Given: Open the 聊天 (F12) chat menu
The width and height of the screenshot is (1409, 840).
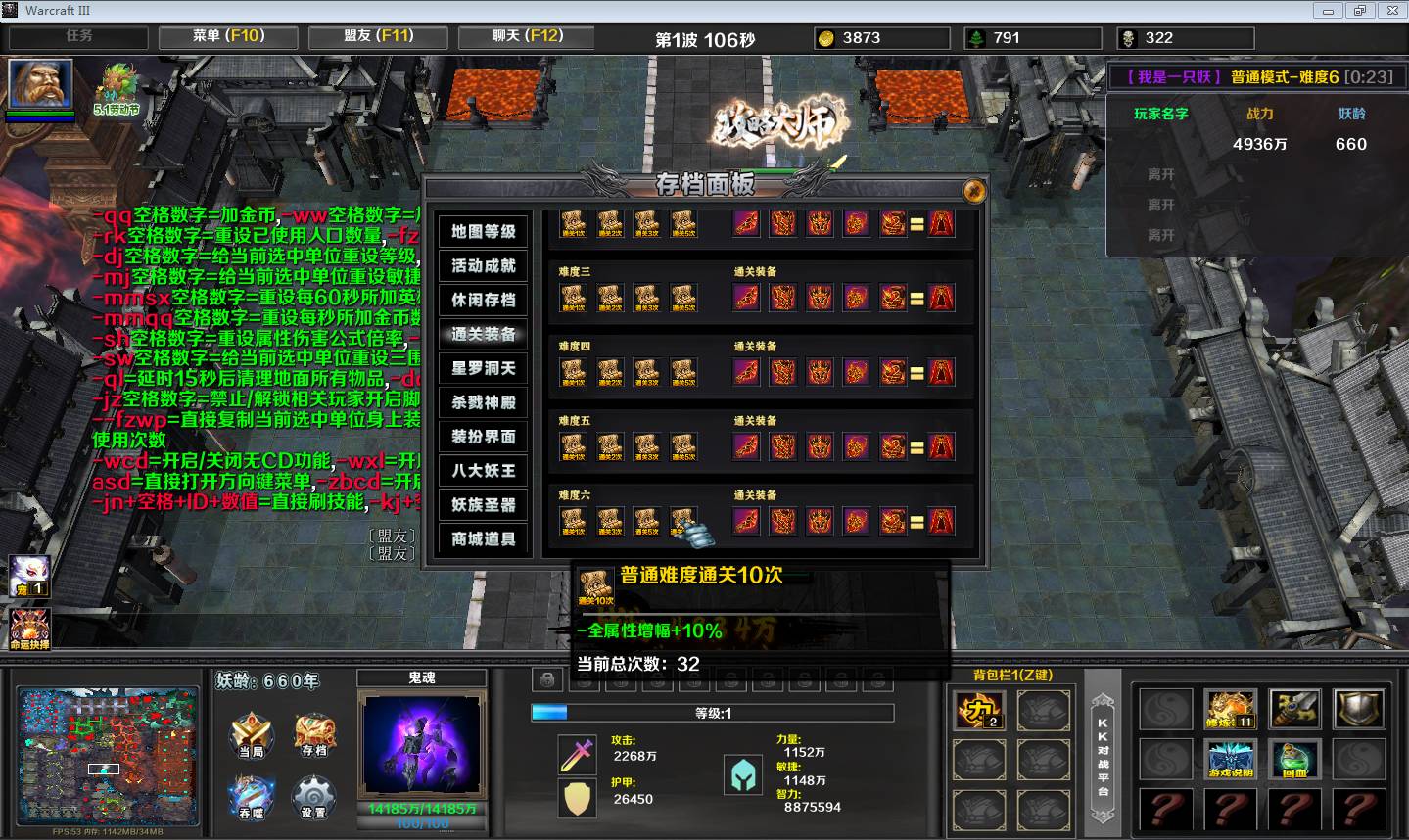Looking at the screenshot, I should tap(528, 37).
